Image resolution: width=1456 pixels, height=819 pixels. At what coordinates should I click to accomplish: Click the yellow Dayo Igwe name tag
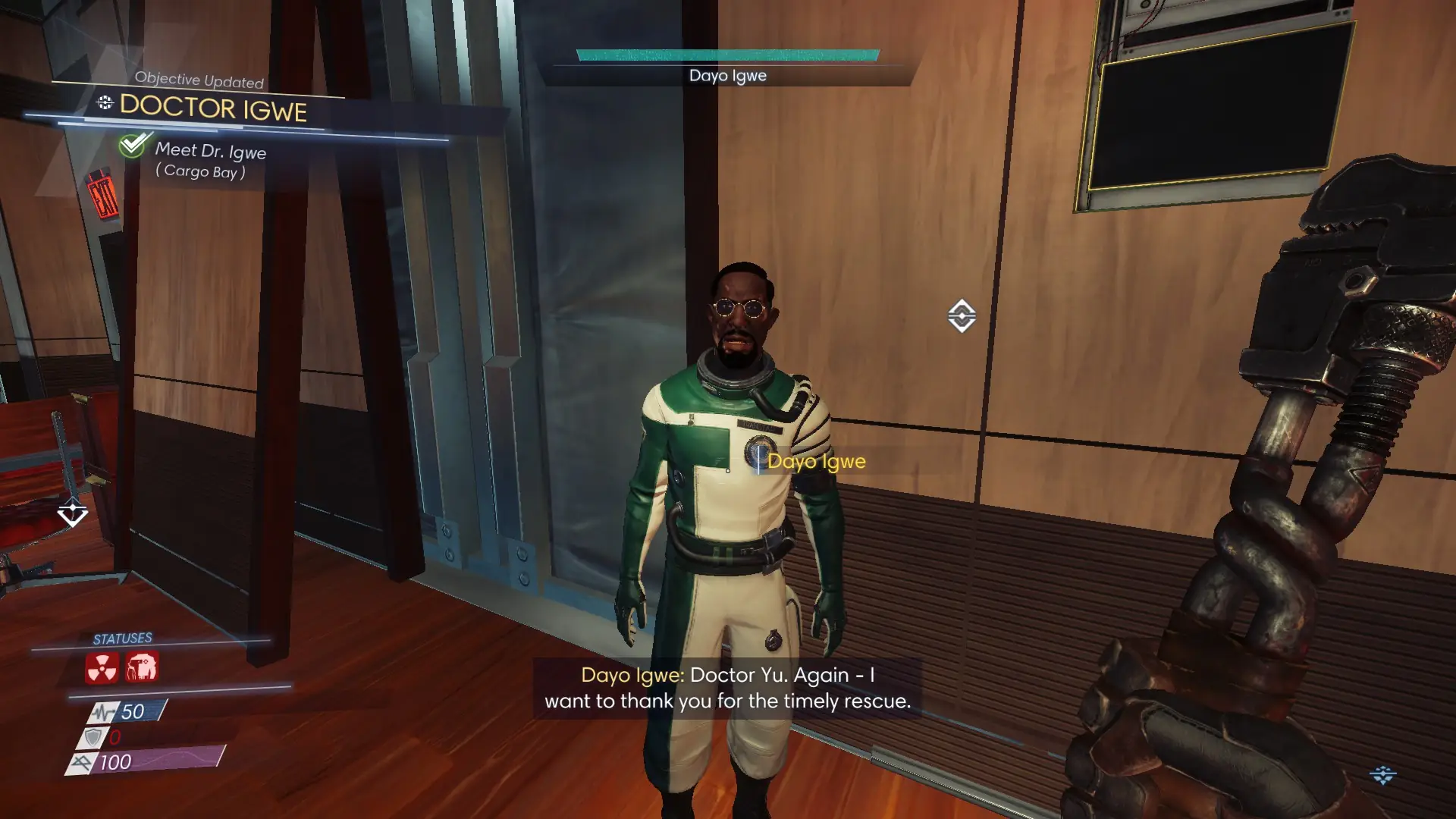[x=816, y=461]
